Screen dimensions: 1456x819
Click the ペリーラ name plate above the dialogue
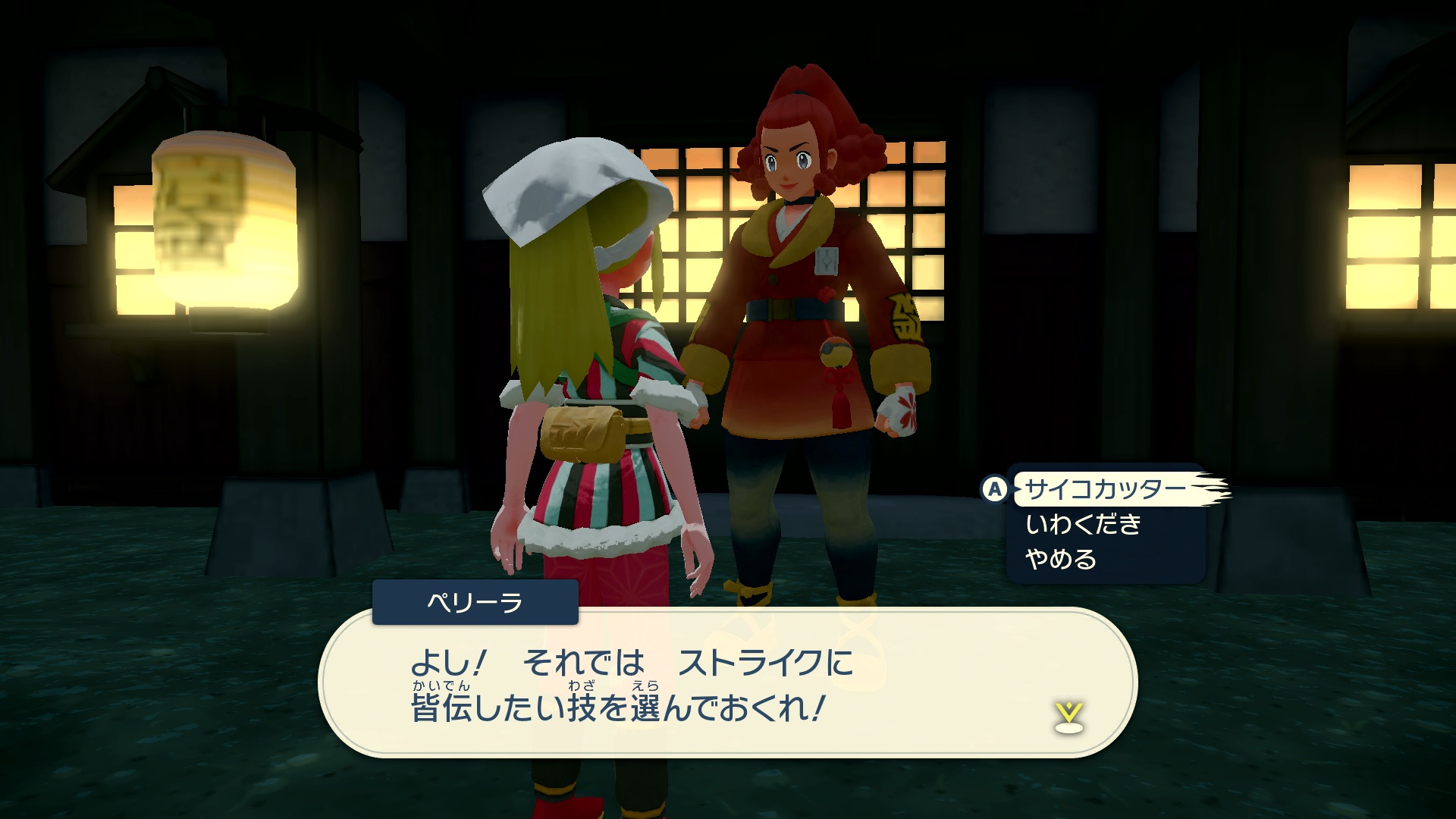click(x=476, y=604)
